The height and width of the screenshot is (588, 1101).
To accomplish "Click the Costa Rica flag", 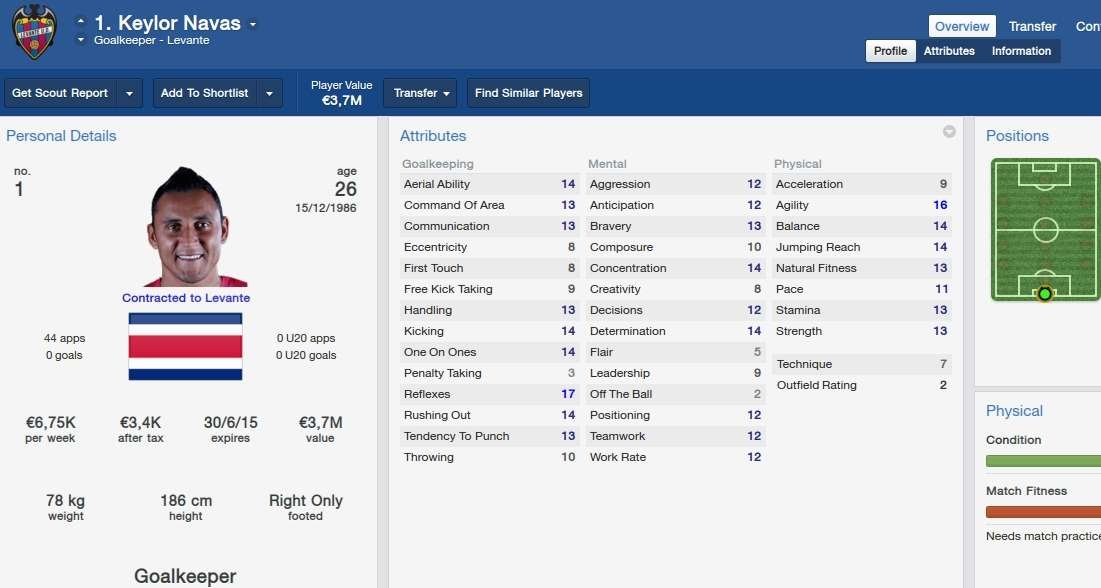I will click(x=185, y=346).
